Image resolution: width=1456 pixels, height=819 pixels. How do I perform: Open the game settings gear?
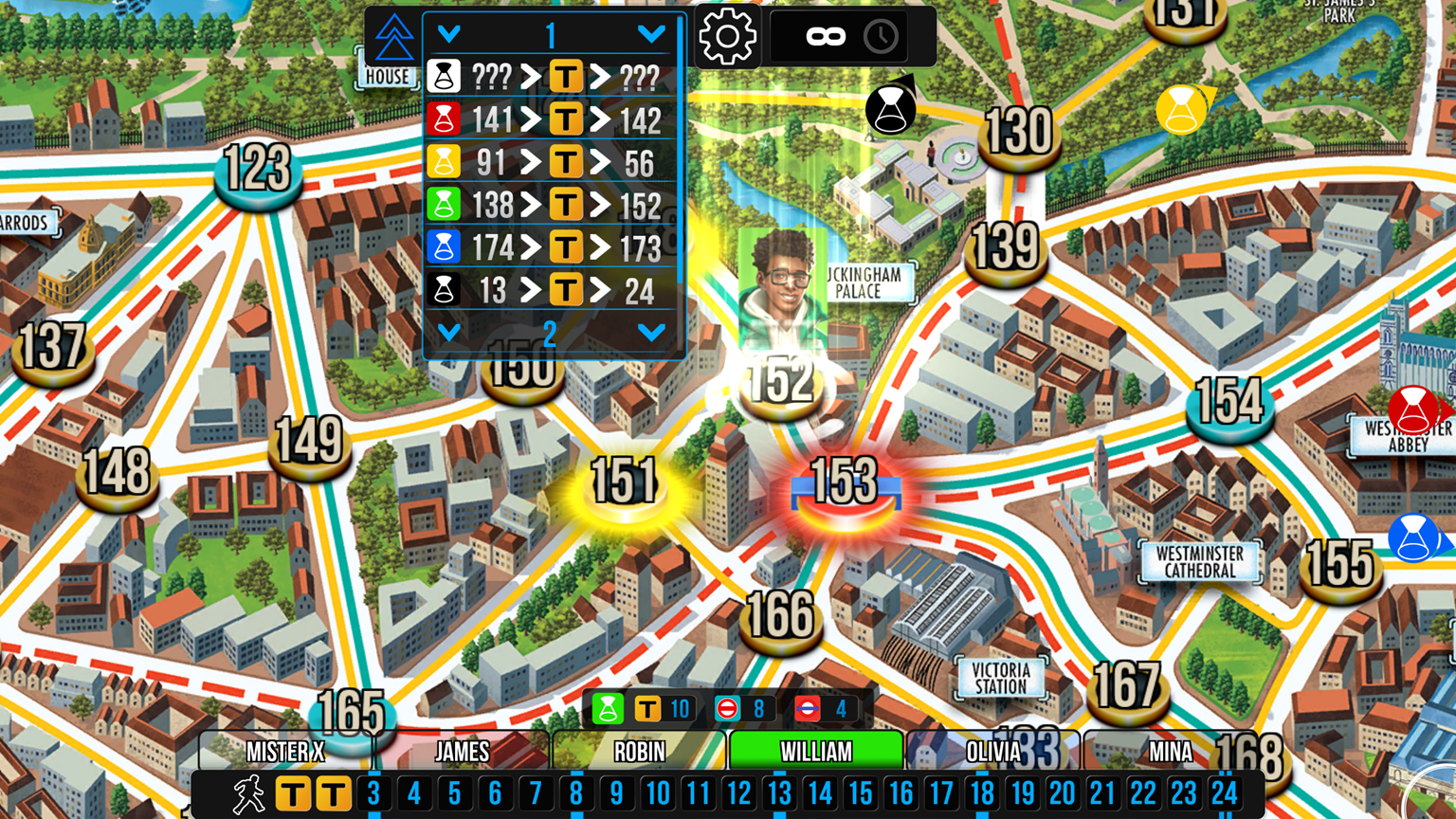tap(726, 38)
